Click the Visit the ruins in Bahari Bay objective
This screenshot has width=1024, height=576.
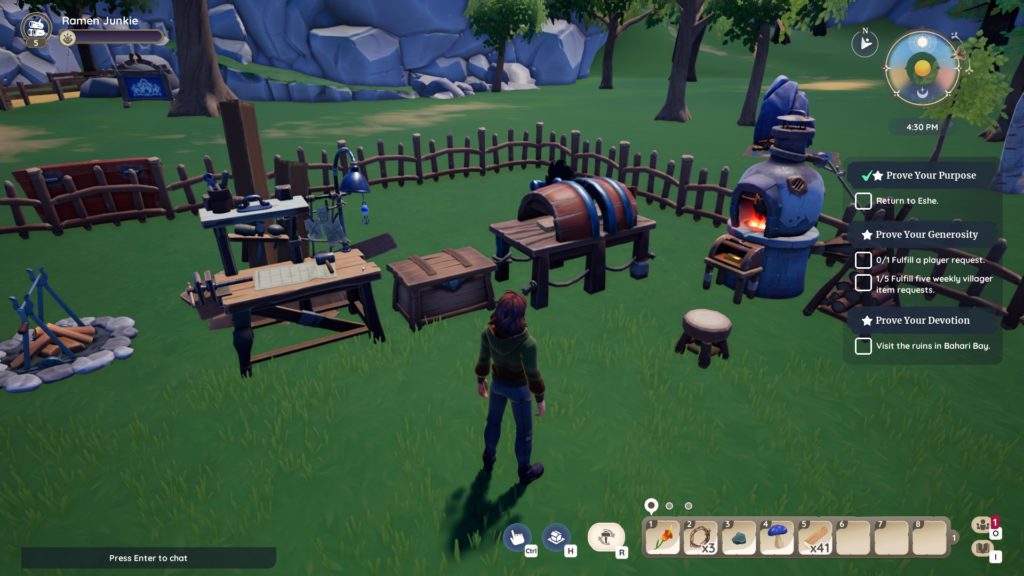coord(928,346)
